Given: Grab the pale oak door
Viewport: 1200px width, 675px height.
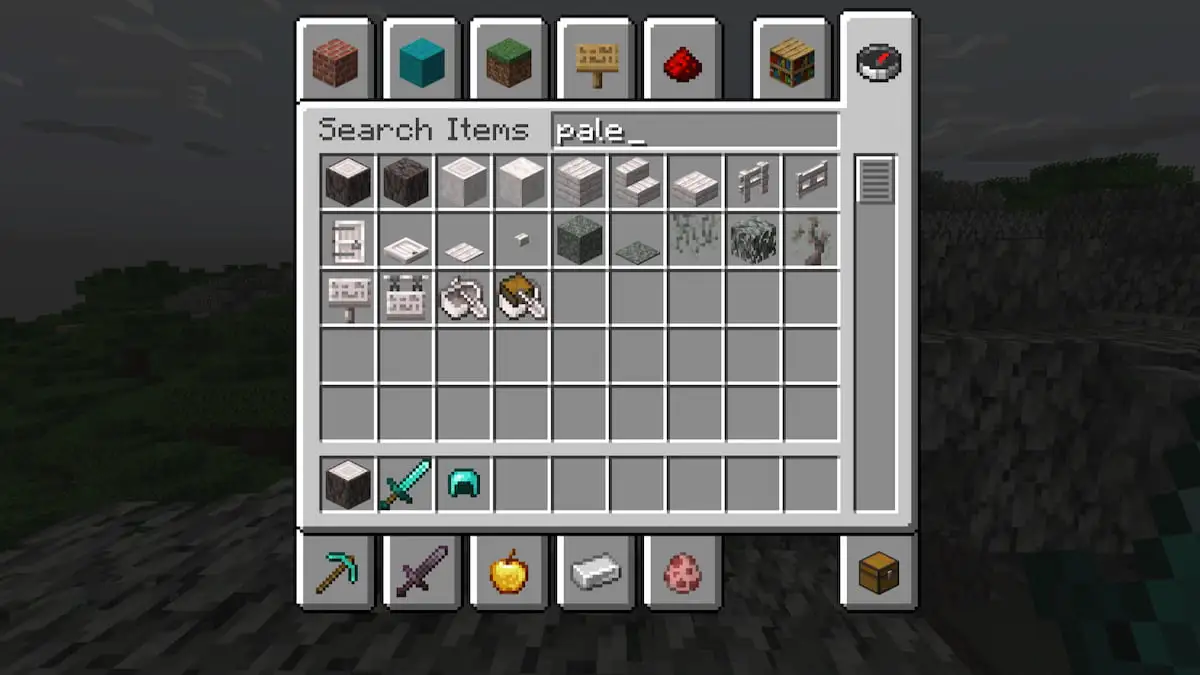Looking at the screenshot, I should (x=348, y=241).
